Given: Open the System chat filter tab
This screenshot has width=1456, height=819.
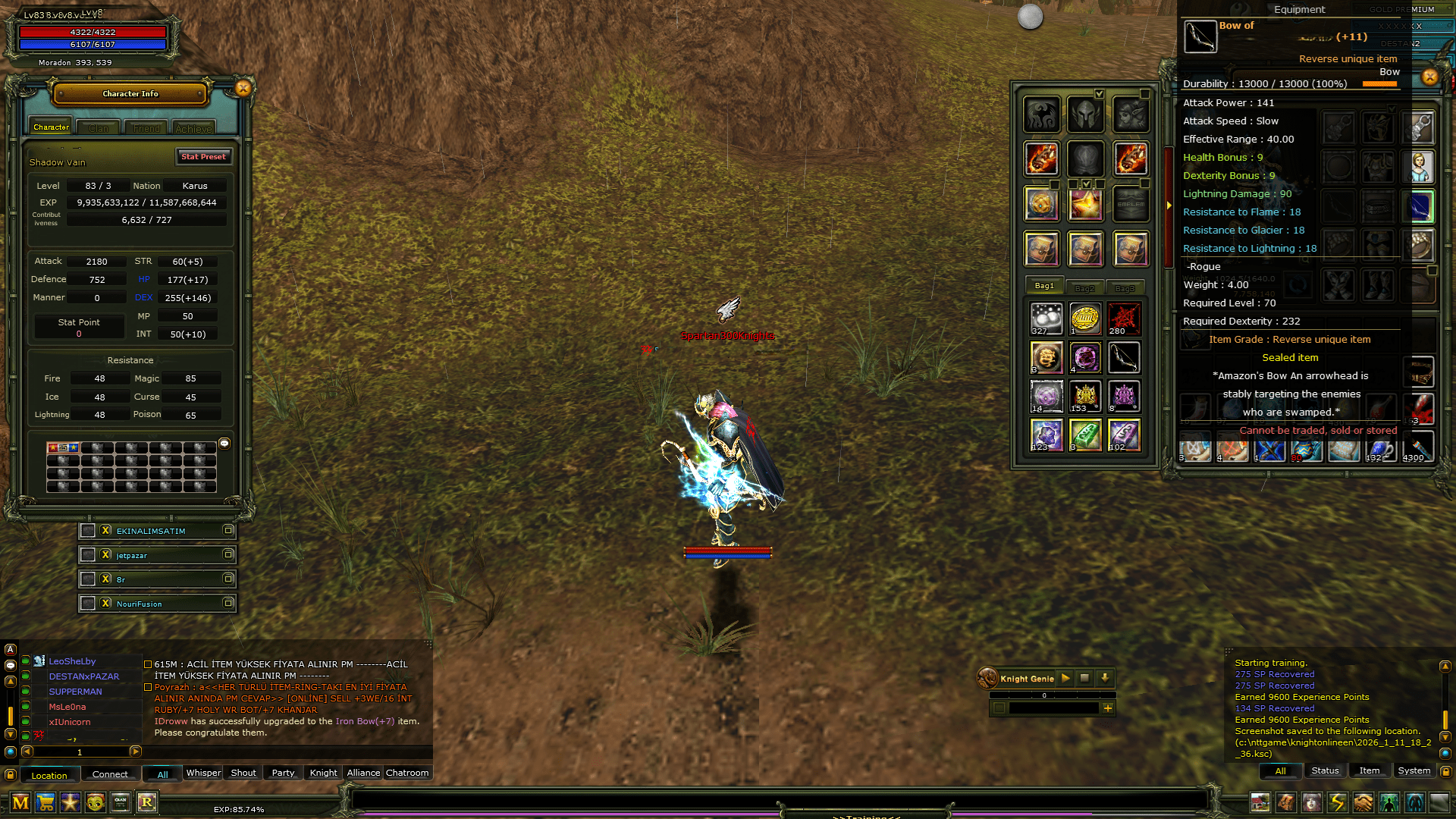Looking at the screenshot, I should (x=1414, y=770).
